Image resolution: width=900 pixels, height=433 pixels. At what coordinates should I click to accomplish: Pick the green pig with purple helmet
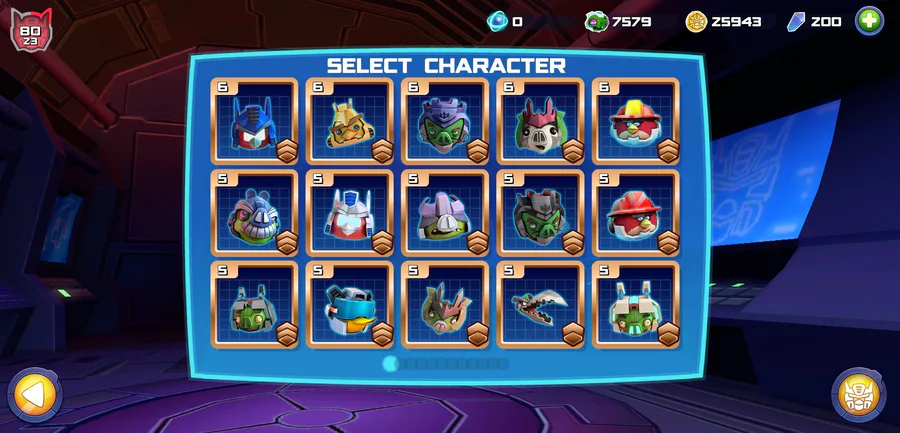tap(445, 121)
